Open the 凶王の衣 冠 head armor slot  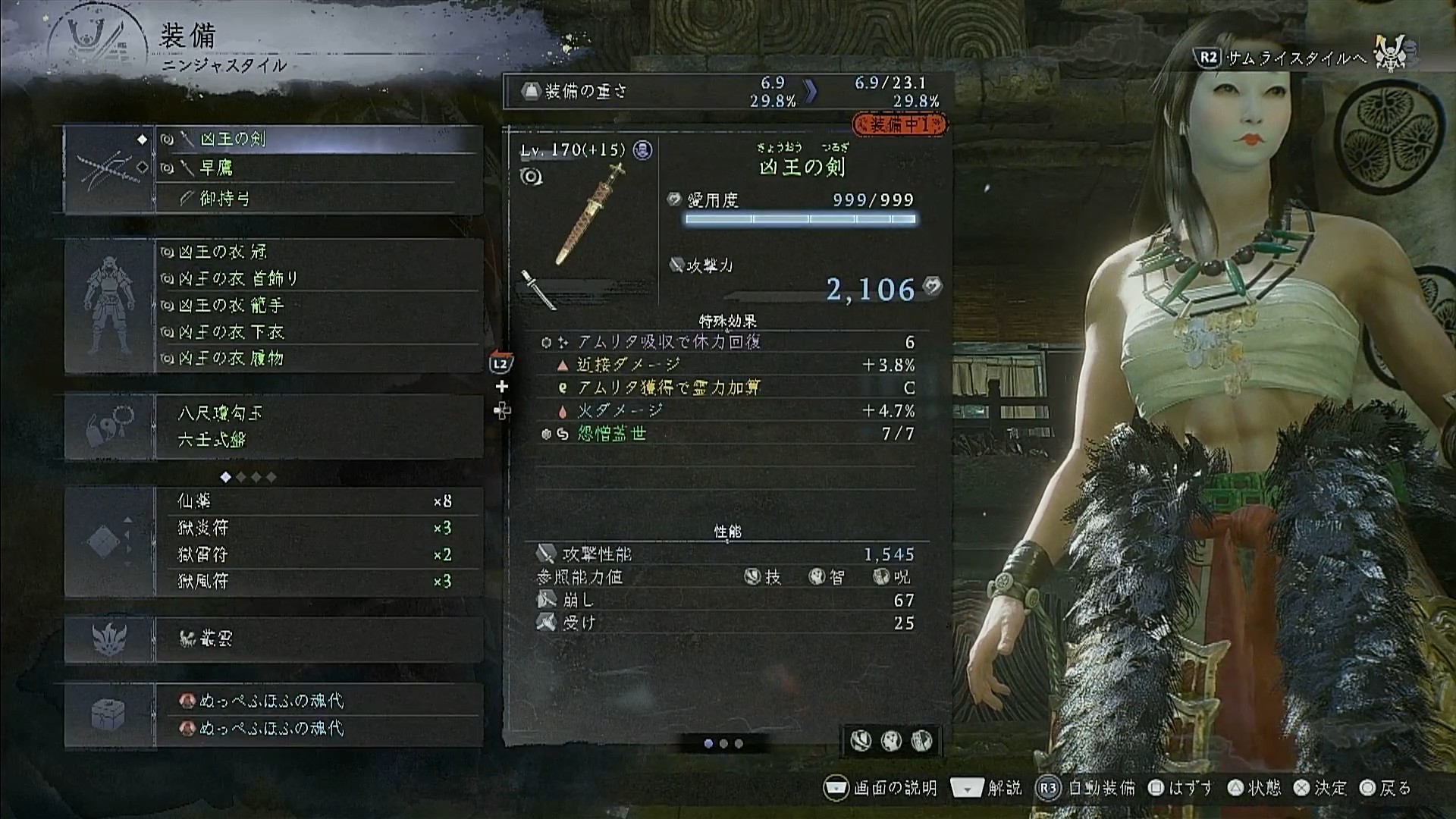[318, 252]
